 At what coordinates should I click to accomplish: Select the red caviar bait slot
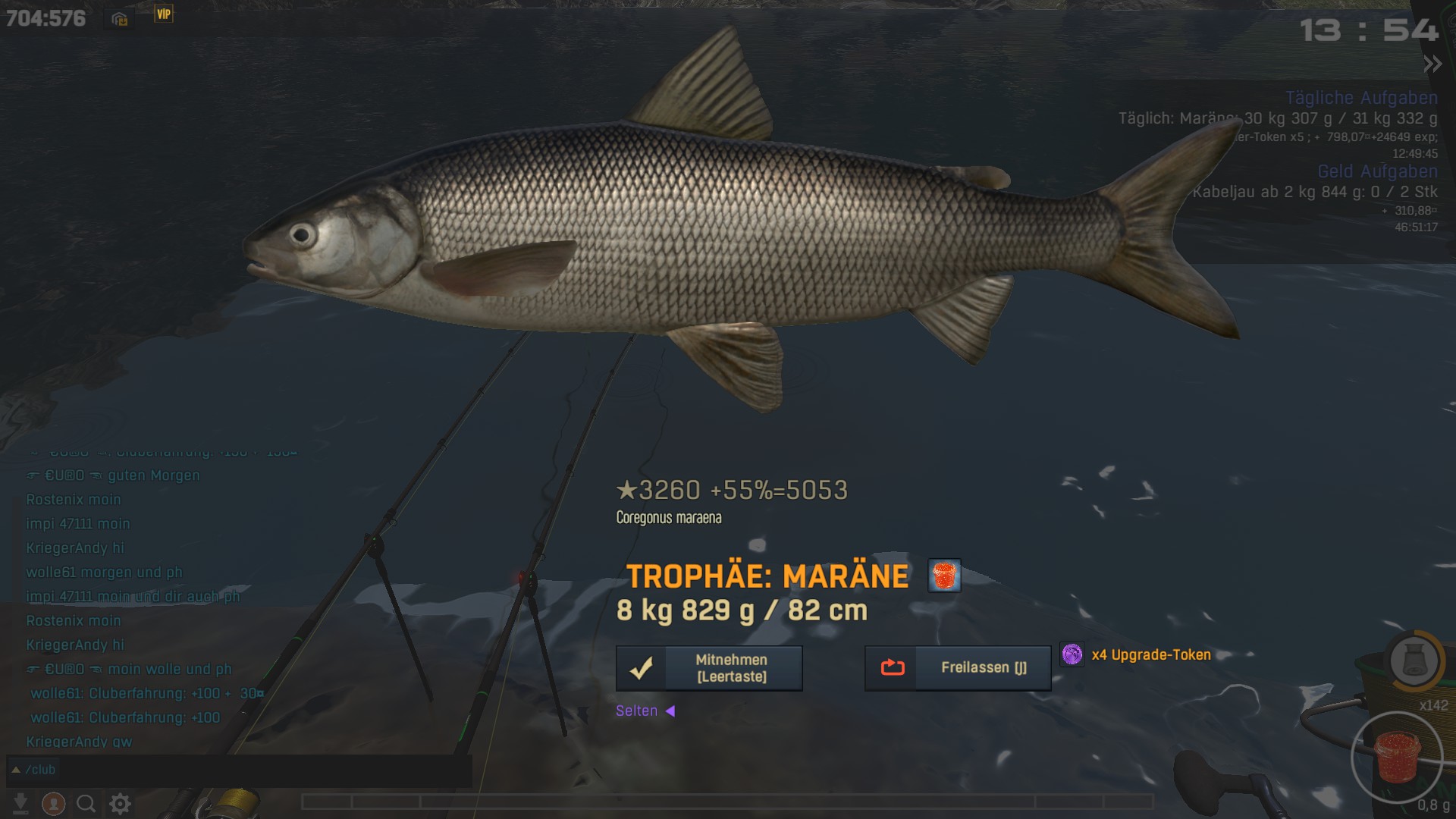pos(1396,757)
